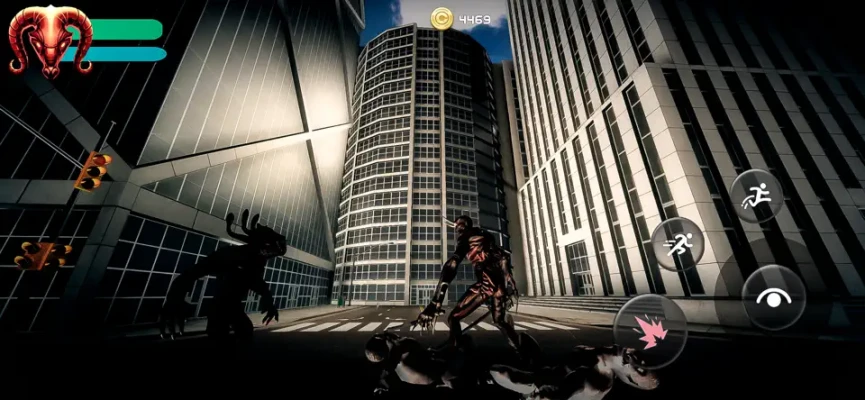Viewport: 865px width, 400px height.
Task: Trigger the jump leaping-figure button
Action: 757,195
